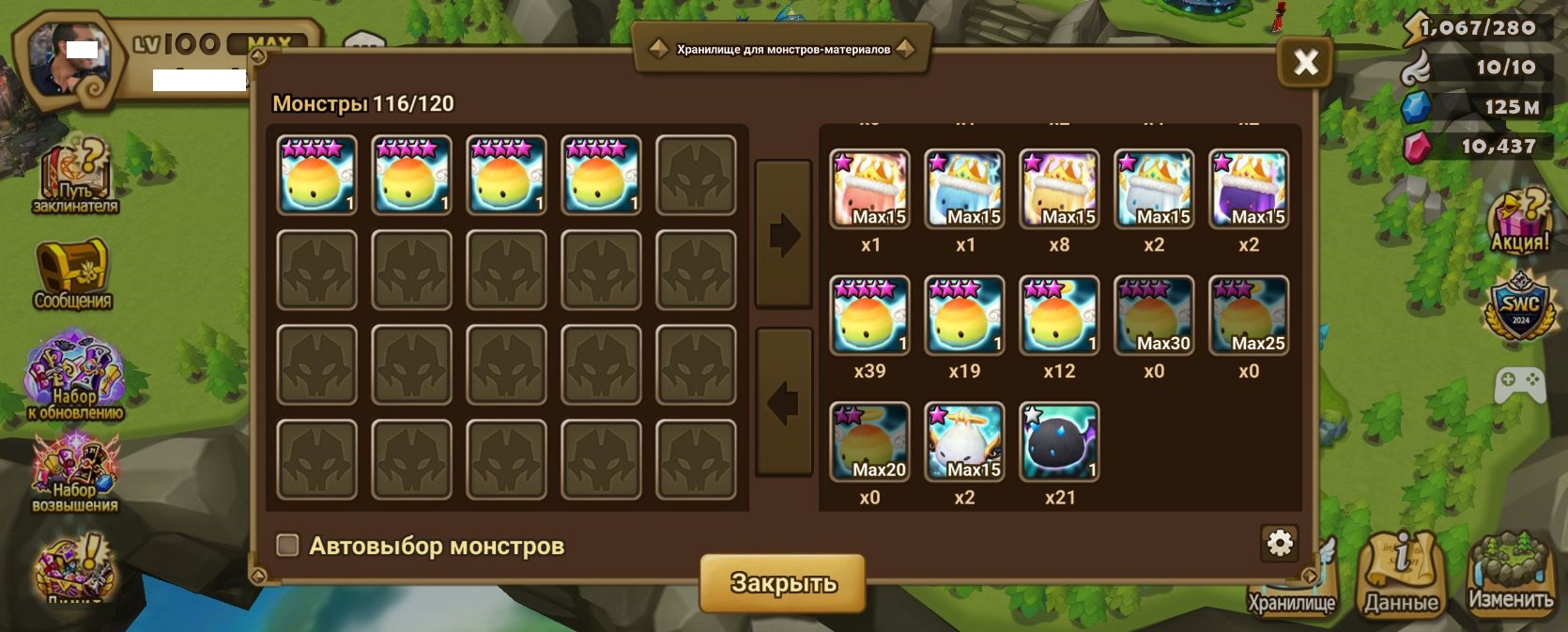The height and width of the screenshot is (632, 1568).
Task: Click the left arrow transfer button
Action: click(x=783, y=403)
